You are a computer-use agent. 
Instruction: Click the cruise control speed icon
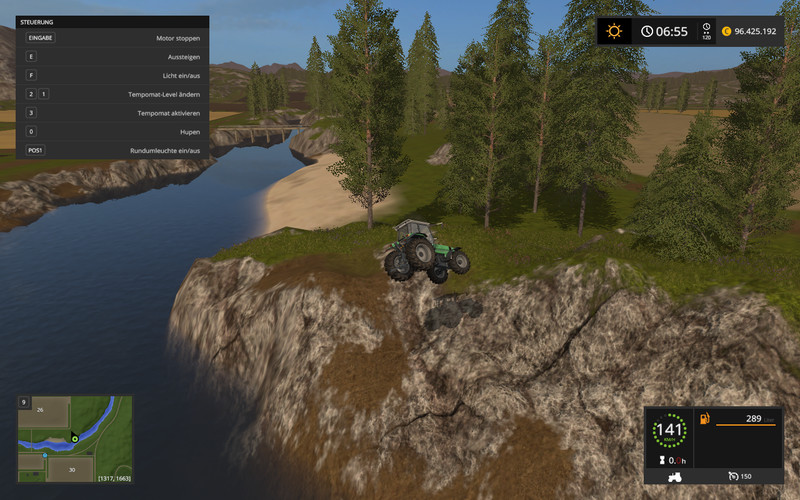coord(733,476)
